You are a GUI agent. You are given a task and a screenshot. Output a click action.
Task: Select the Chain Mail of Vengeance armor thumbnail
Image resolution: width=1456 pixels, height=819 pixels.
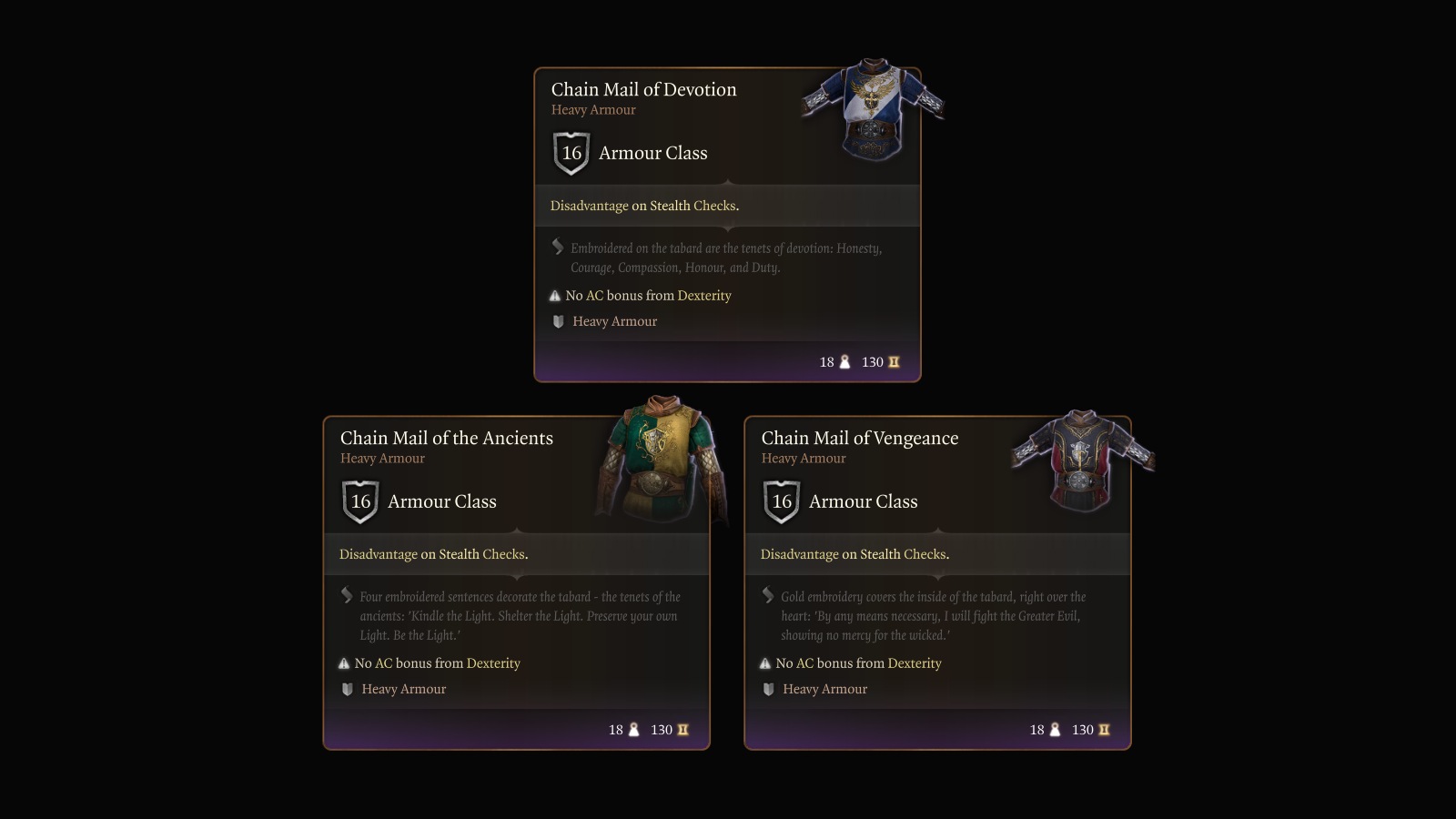point(1078,460)
